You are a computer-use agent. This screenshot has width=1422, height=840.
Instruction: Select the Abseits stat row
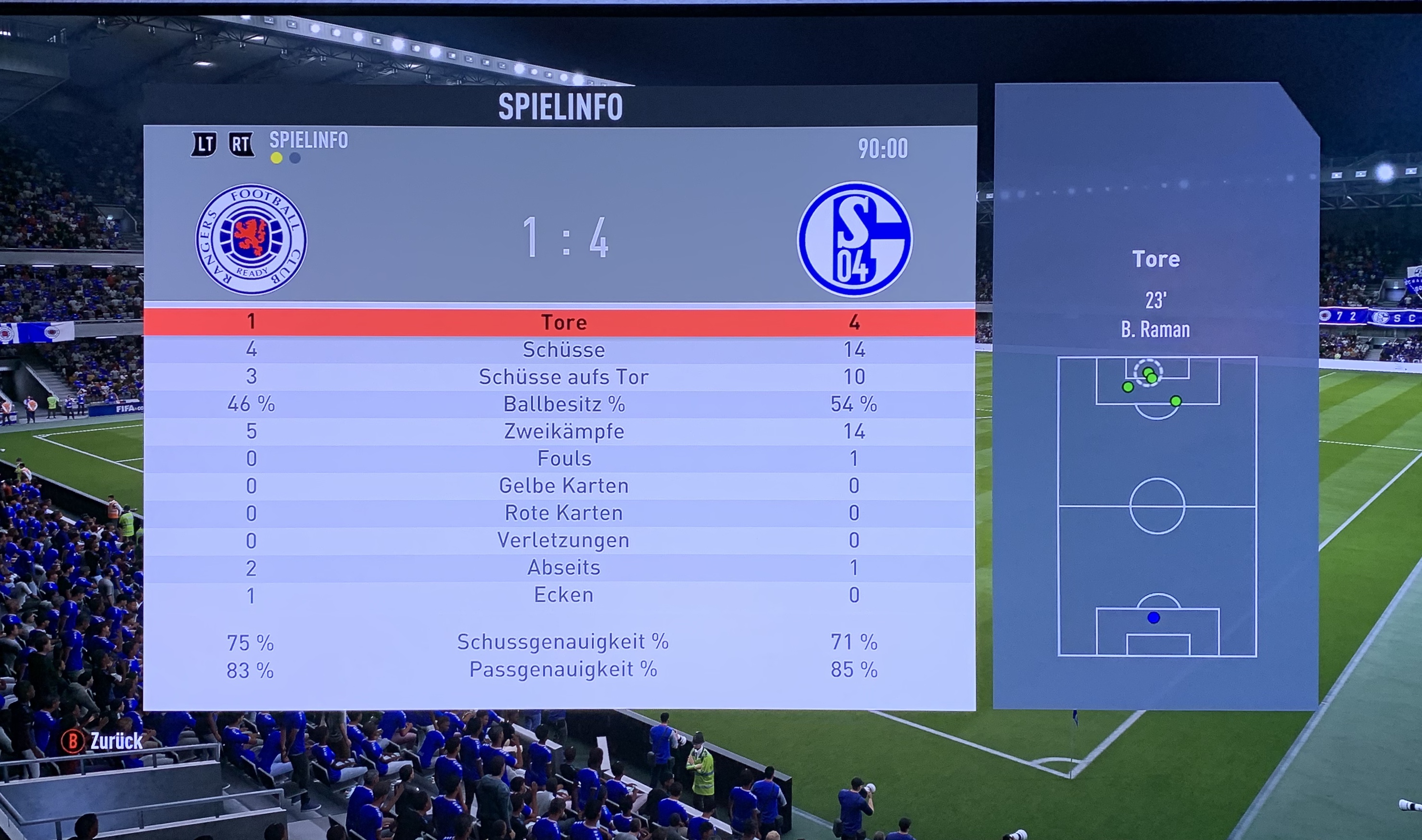(x=563, y=567)
